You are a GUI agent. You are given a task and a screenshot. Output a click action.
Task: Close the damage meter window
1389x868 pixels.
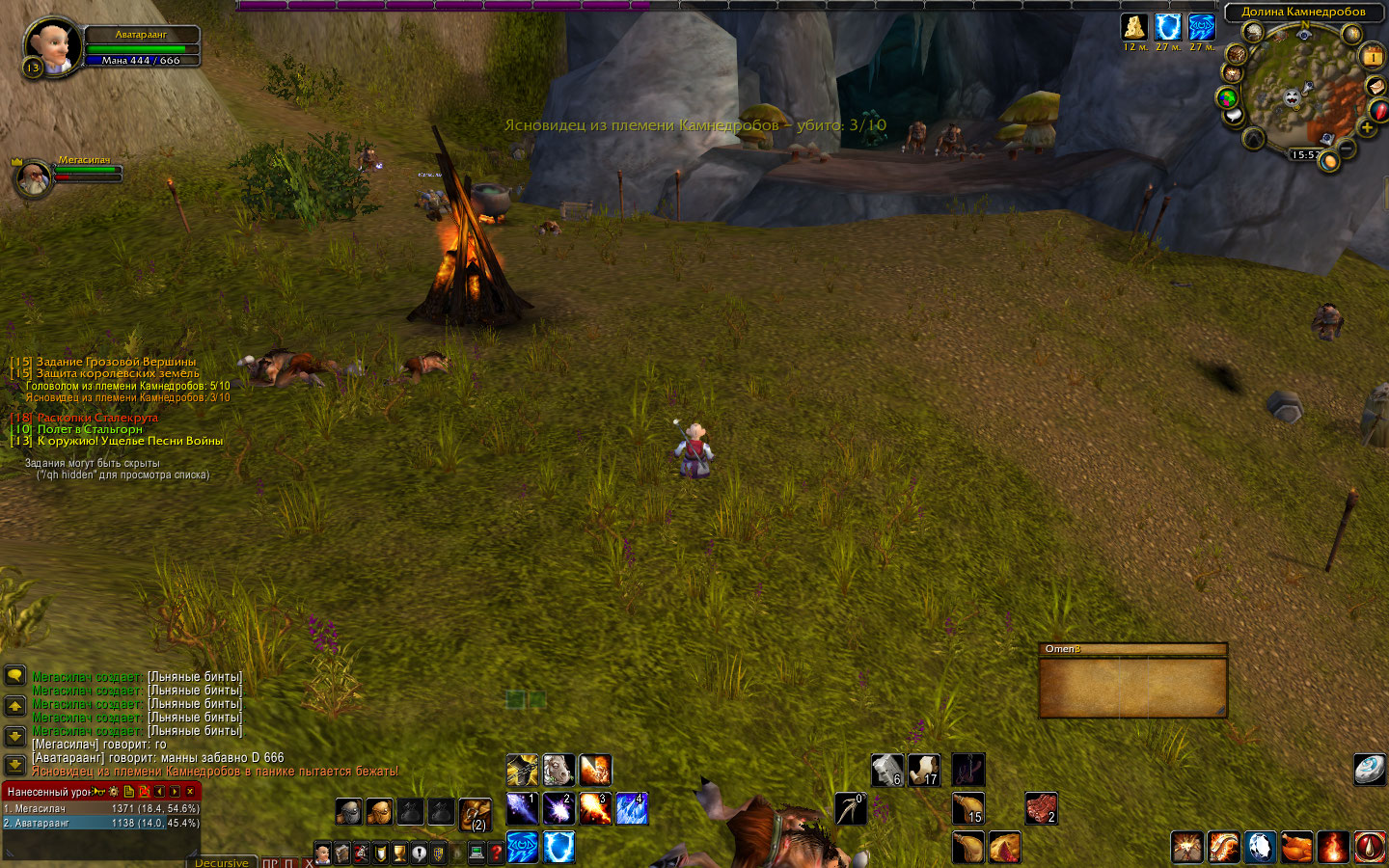coord(190,792)
